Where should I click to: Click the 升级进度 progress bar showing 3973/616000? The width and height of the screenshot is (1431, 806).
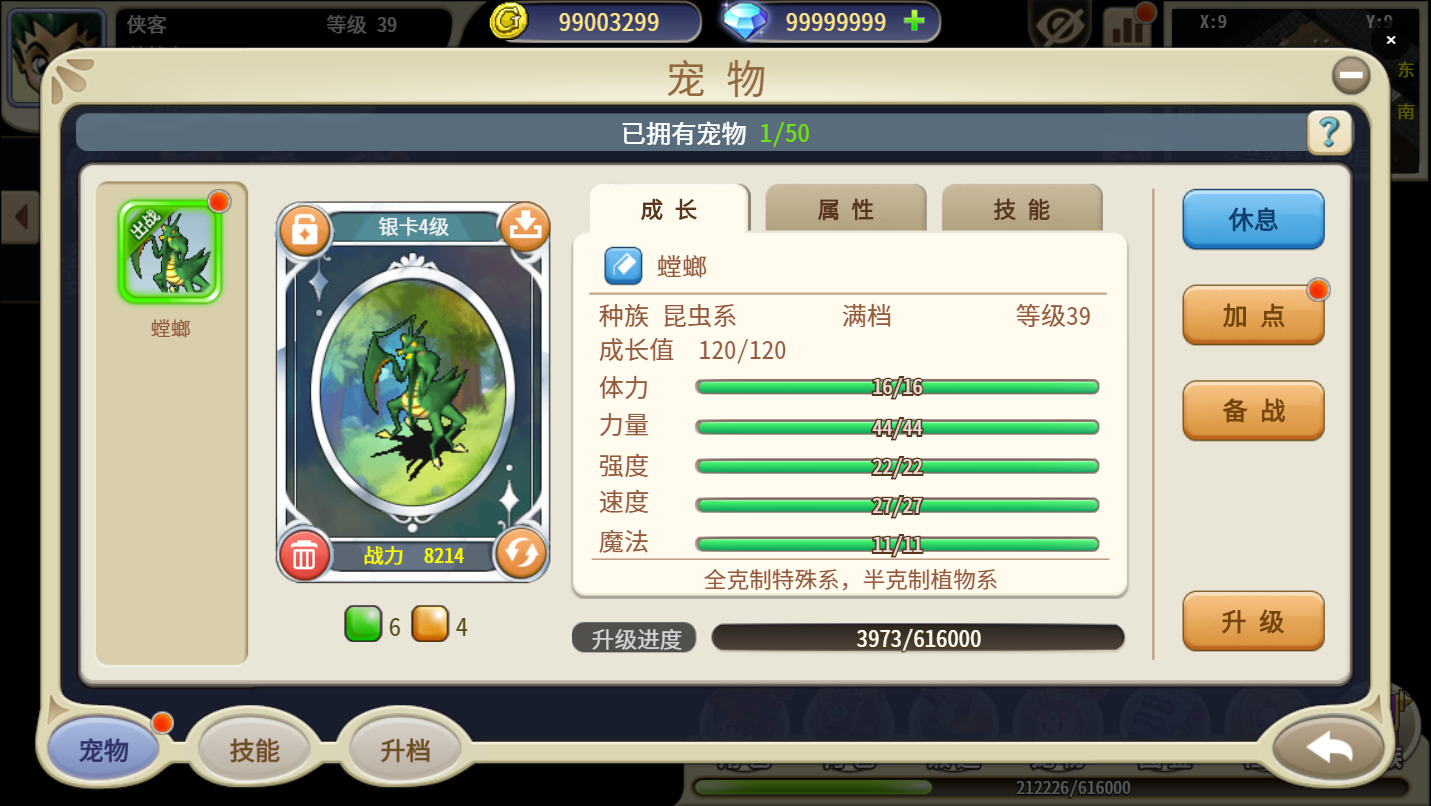[916, 638]
